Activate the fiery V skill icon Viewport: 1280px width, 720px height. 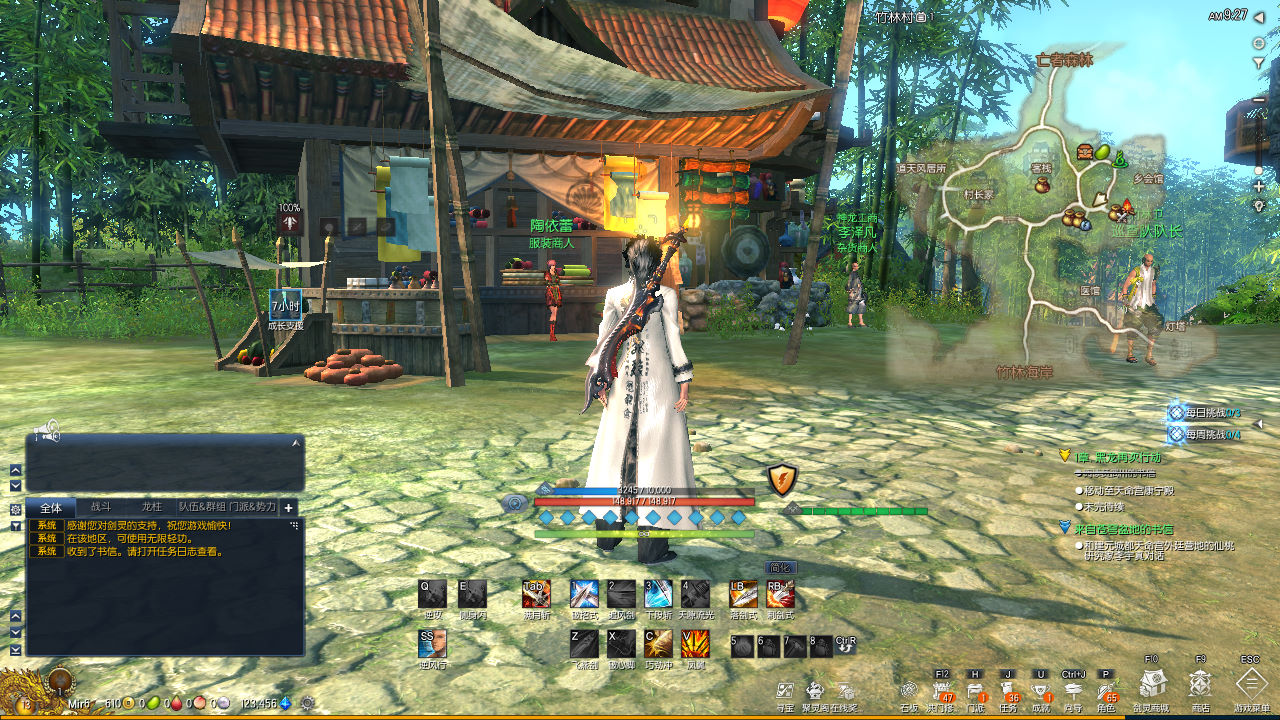click(695, 644)
